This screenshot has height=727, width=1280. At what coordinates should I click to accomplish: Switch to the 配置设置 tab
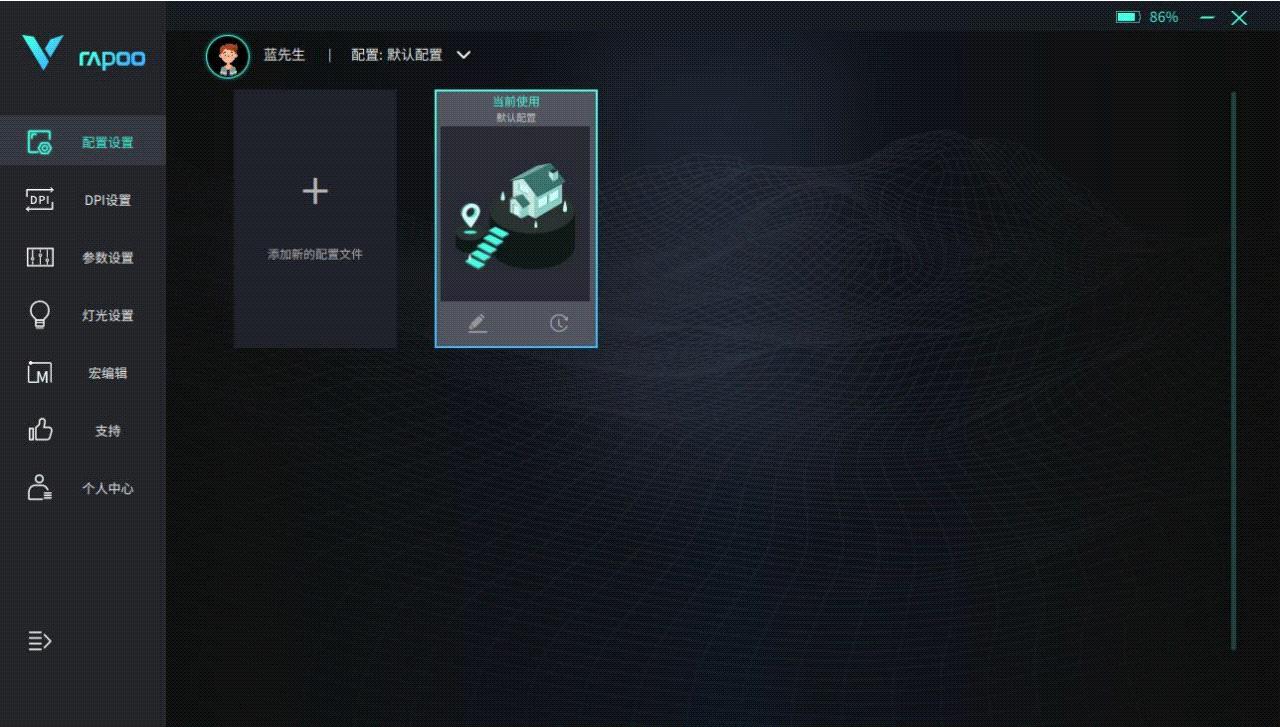107,142
